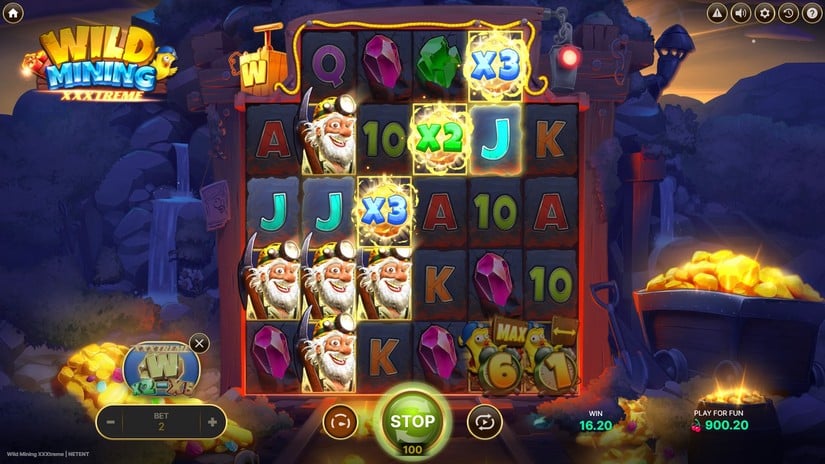
Task: Decrease the bet with the minus button
Action: (112, 422)
